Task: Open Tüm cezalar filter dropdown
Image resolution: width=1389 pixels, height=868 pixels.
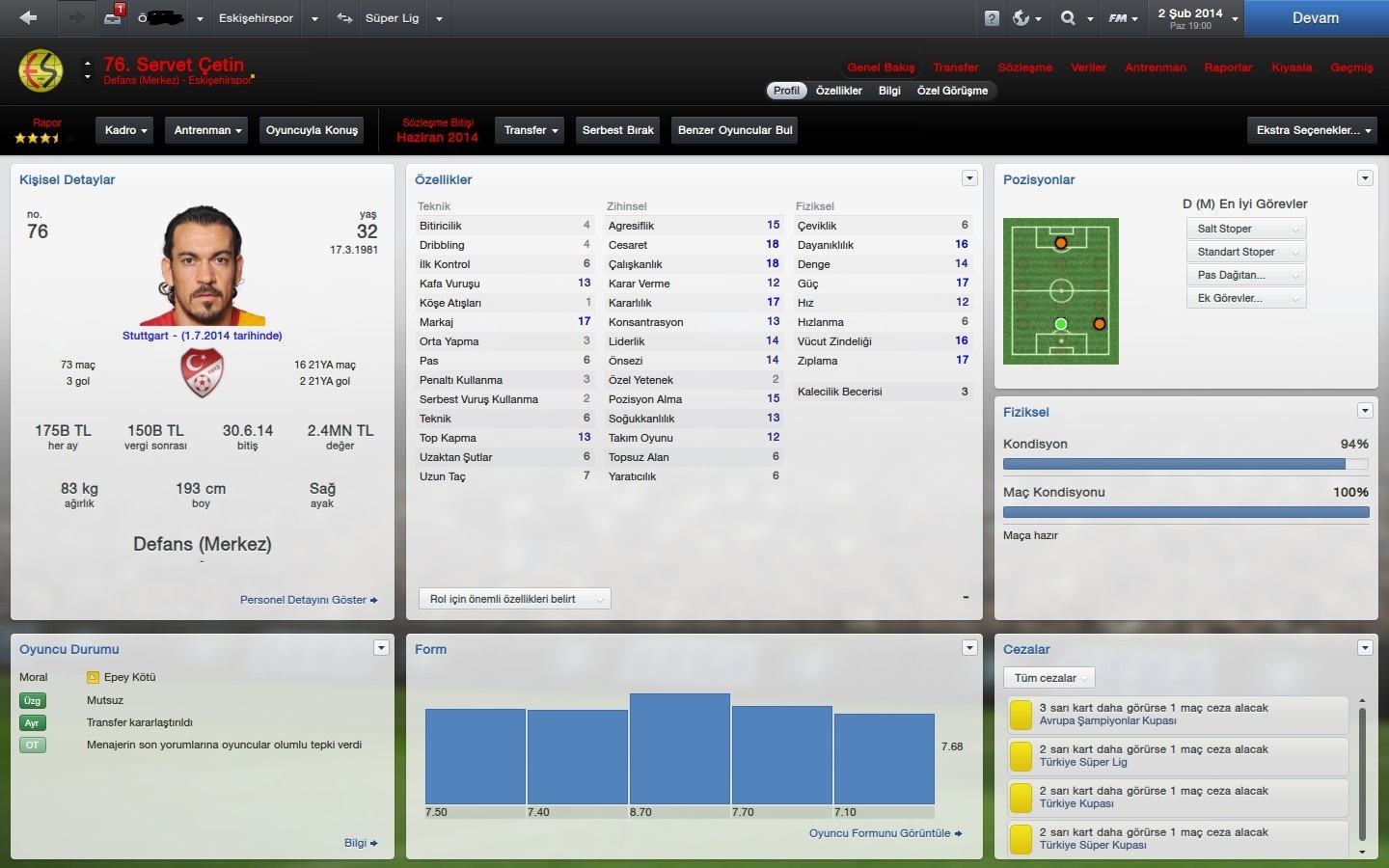Action: [x=1049, y=678]
